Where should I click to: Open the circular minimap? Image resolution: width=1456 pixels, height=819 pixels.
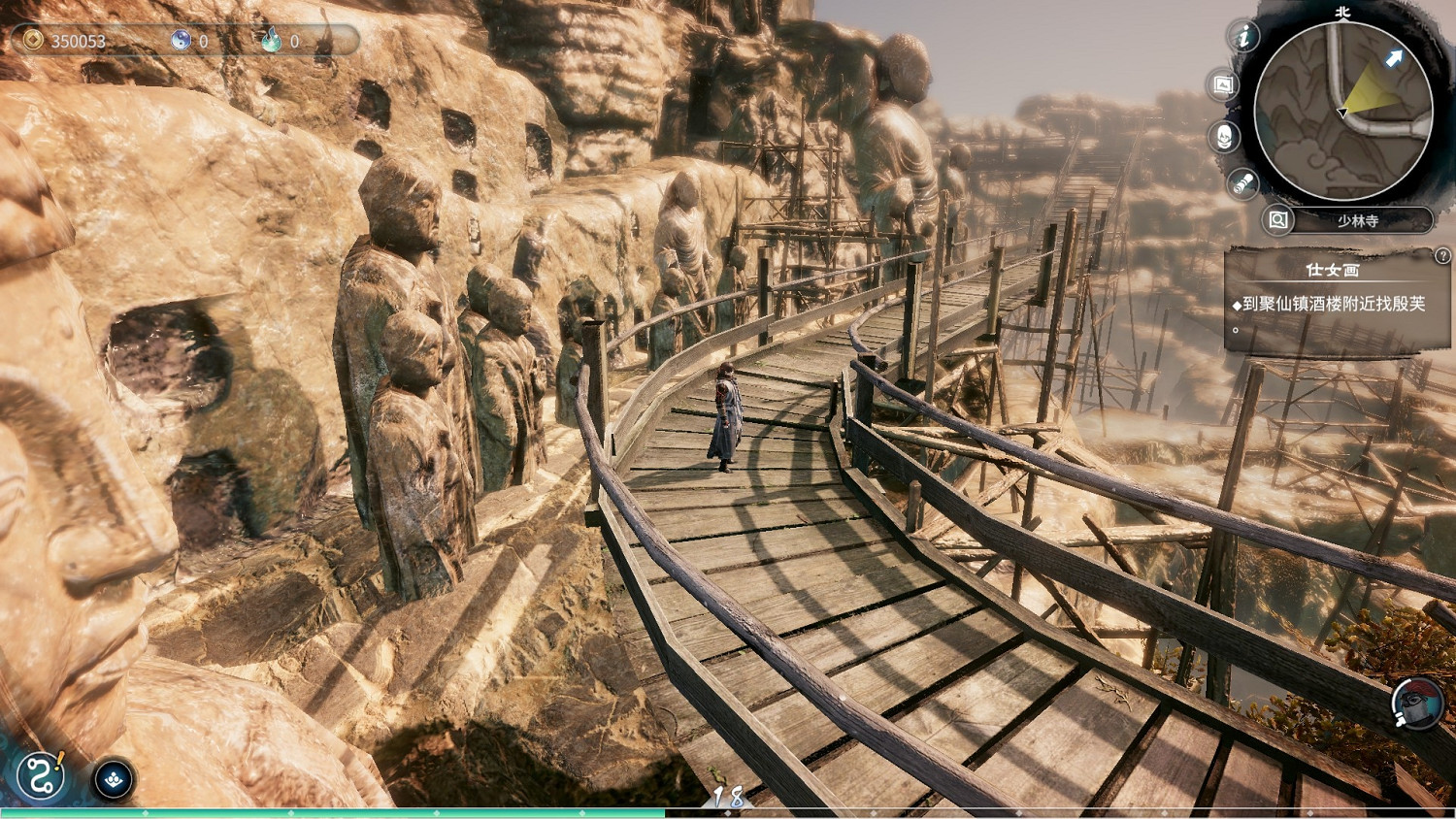pyautogui.click(x=1343, y=112)
